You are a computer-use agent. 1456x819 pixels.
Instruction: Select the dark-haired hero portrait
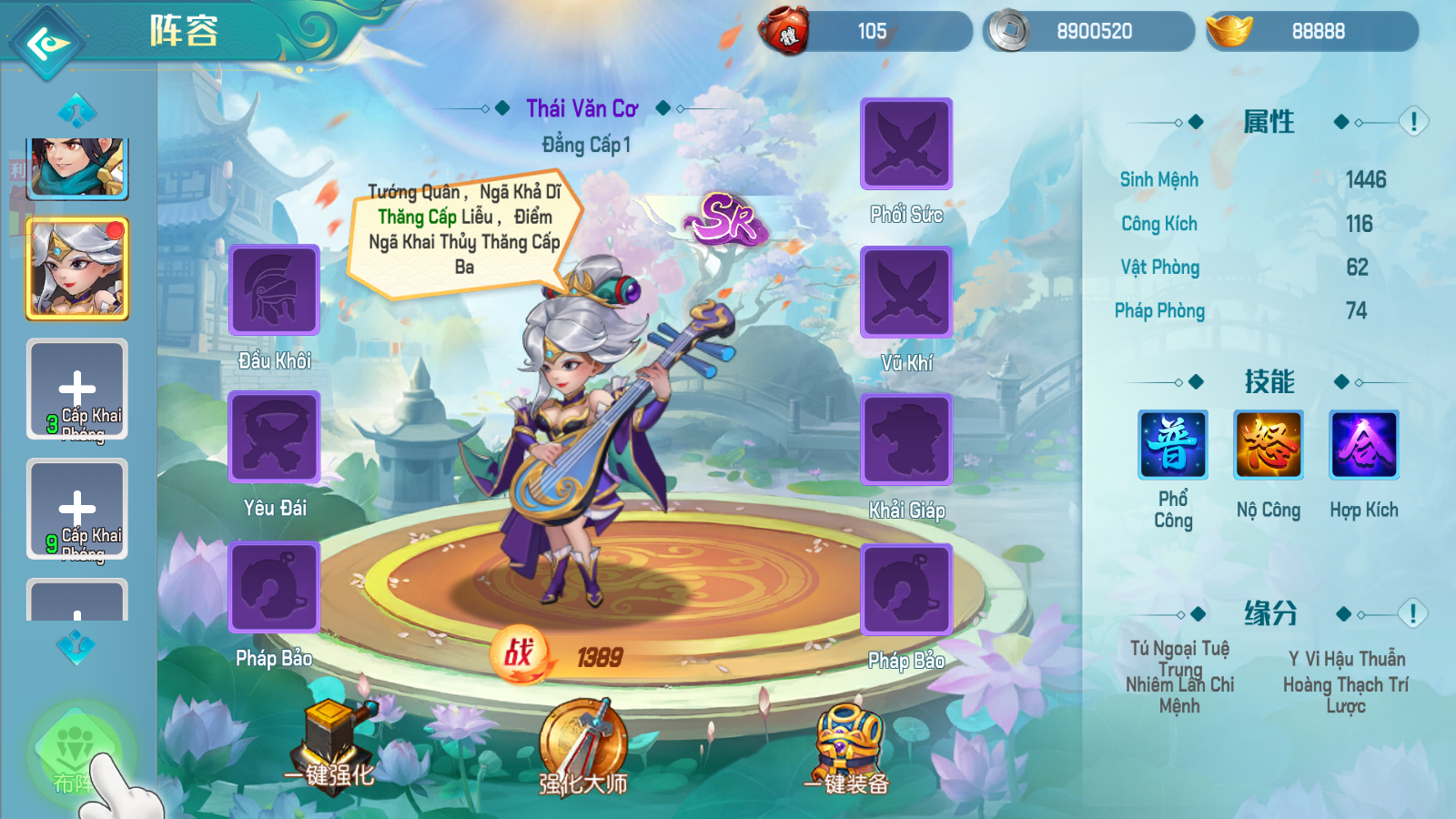[x=77, y=167]
